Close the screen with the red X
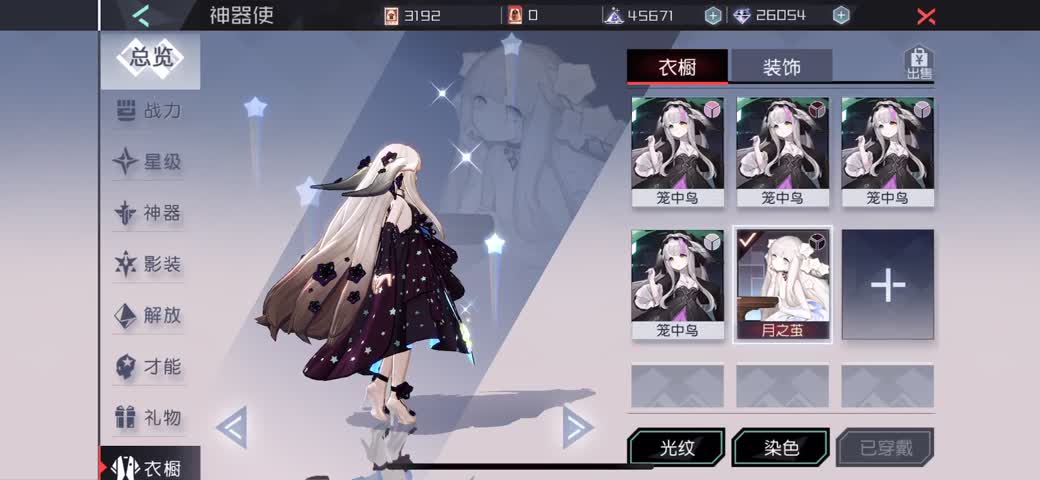This screenshot has width=1040, height=480. click(926, 16)
